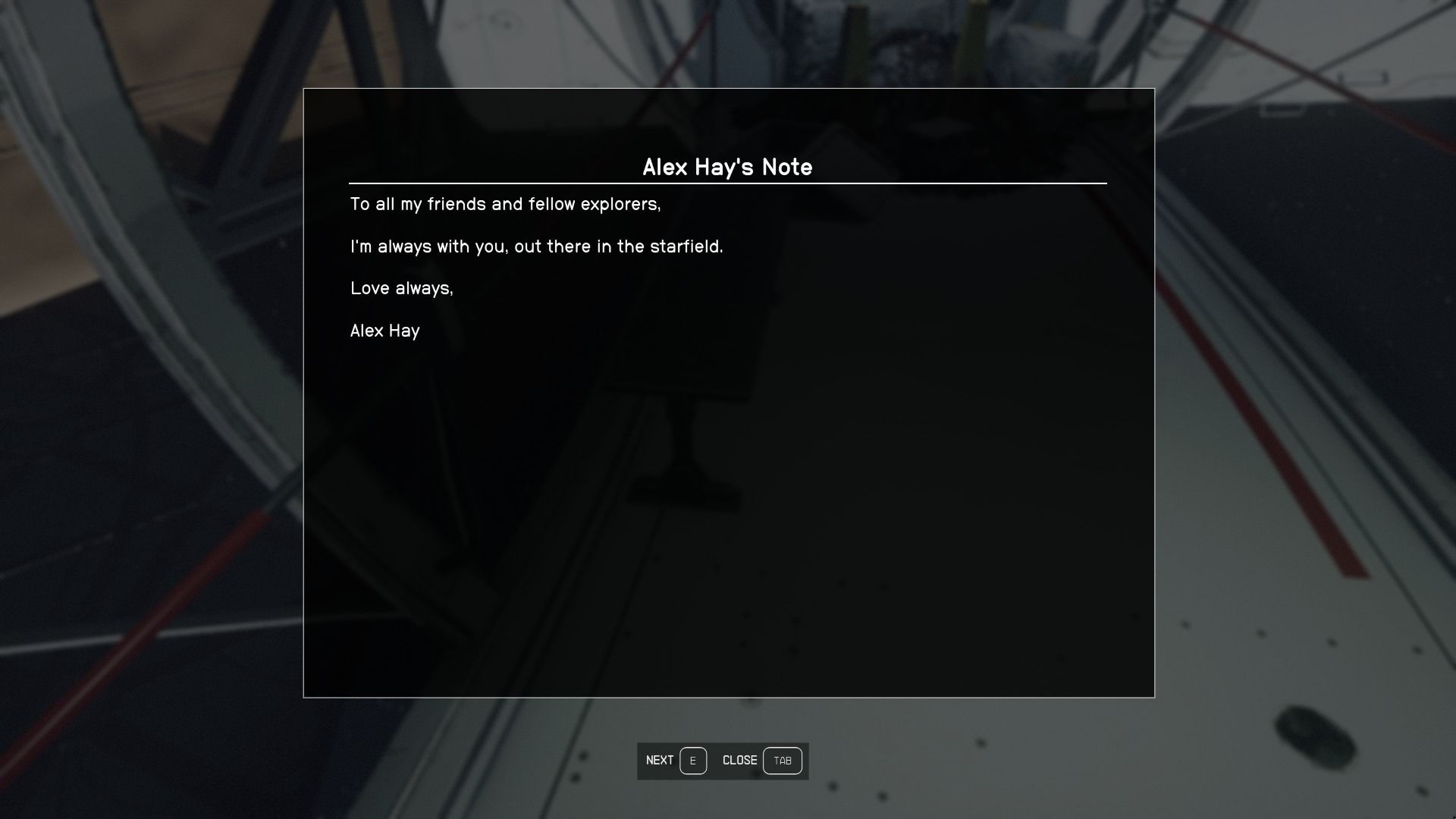The height and width of the screenshot is (819, 1456).
Task: Click the divider under the note title
Action: 727,184
